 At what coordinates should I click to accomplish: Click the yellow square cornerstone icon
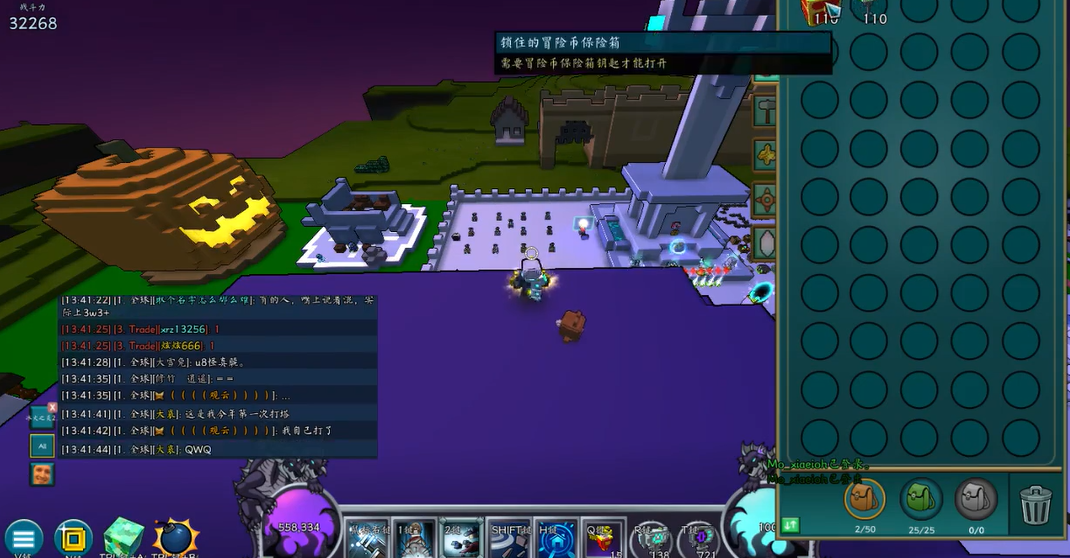tap(73, 538)
